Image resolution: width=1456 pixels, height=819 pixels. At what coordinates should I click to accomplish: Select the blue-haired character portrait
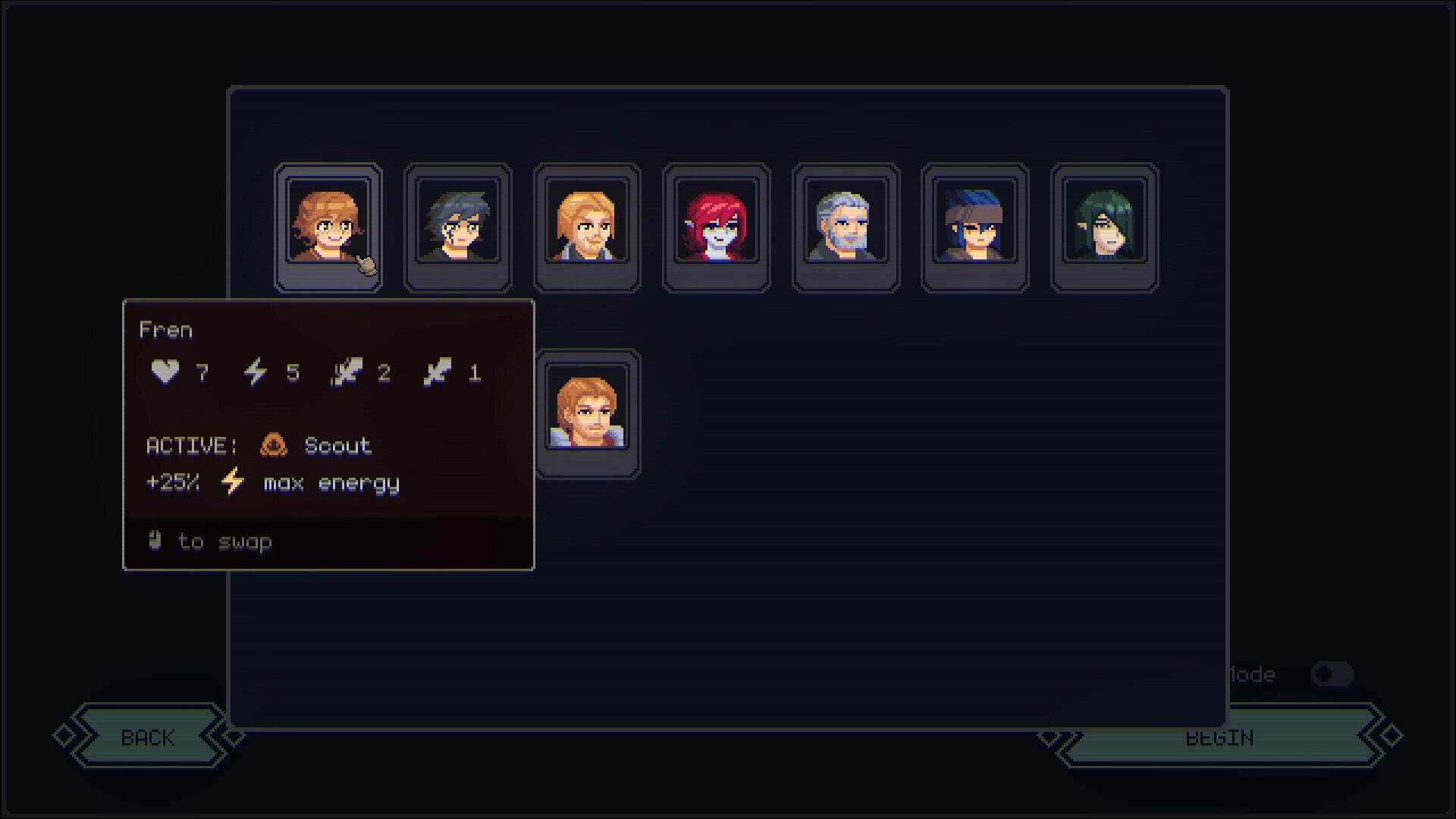(x=974, y=227)
